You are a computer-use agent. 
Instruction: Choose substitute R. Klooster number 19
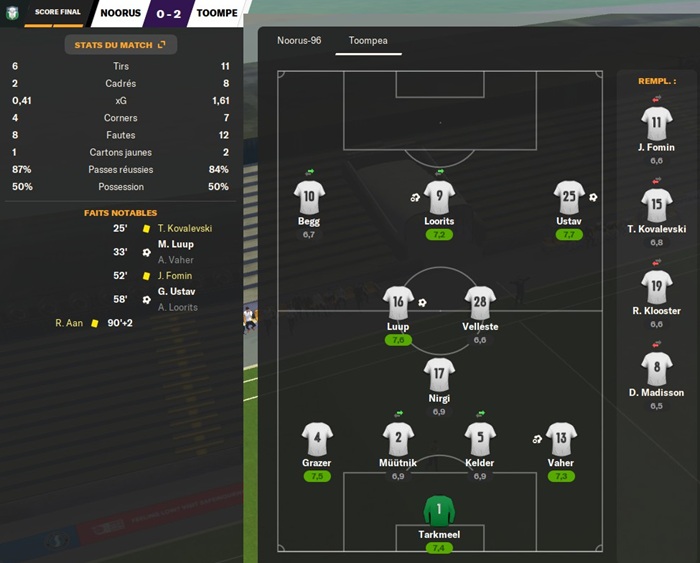[x=656, y=287]
